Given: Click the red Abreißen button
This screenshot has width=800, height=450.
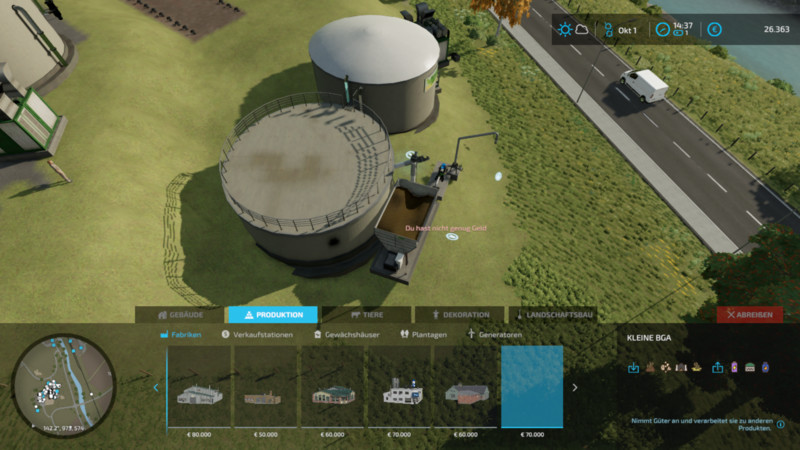Looking at the screenshot, I should pos(749,314).
